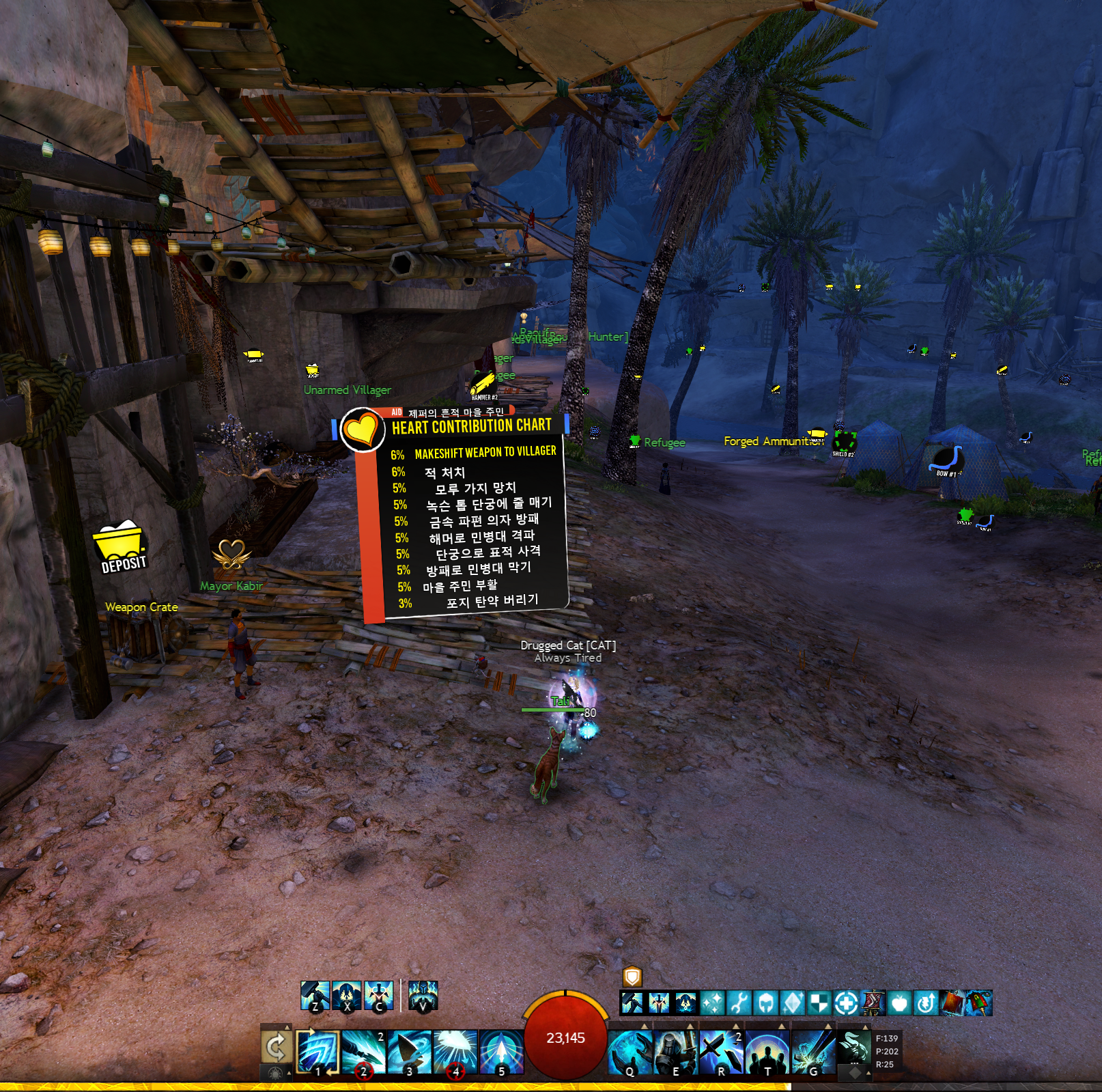This screenshot has height=1092, width=1102.
Task: Activate the glowing armored figure skill on V
Action: [423, 996]
